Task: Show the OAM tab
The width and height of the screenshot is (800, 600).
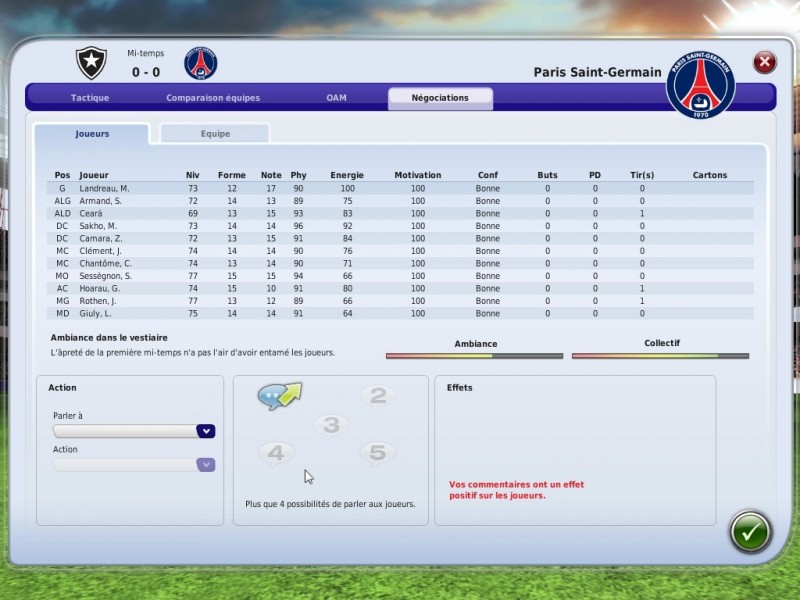Action: click(336, 98)
